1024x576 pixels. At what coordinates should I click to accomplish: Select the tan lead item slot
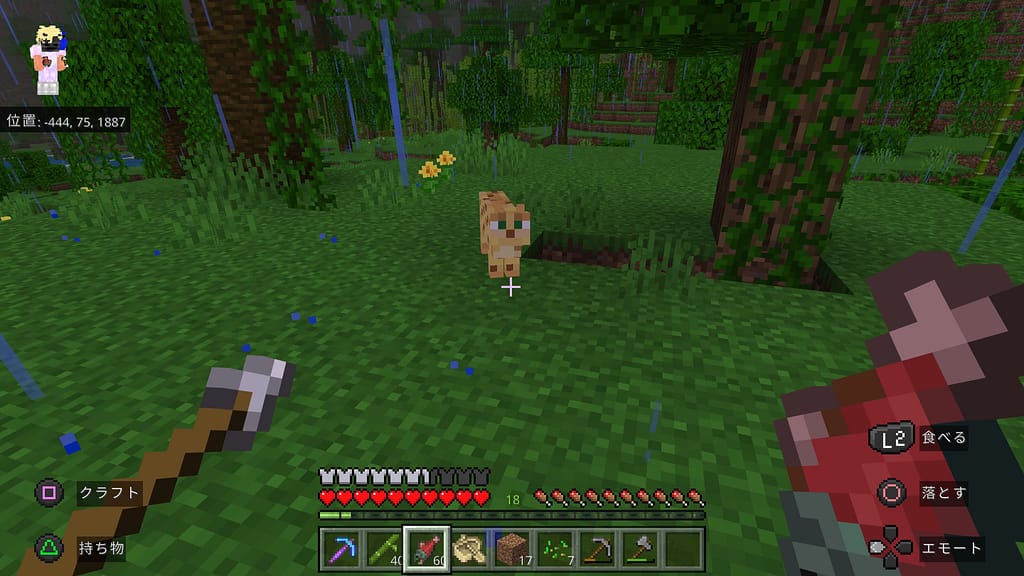click(x=470, y=548)
